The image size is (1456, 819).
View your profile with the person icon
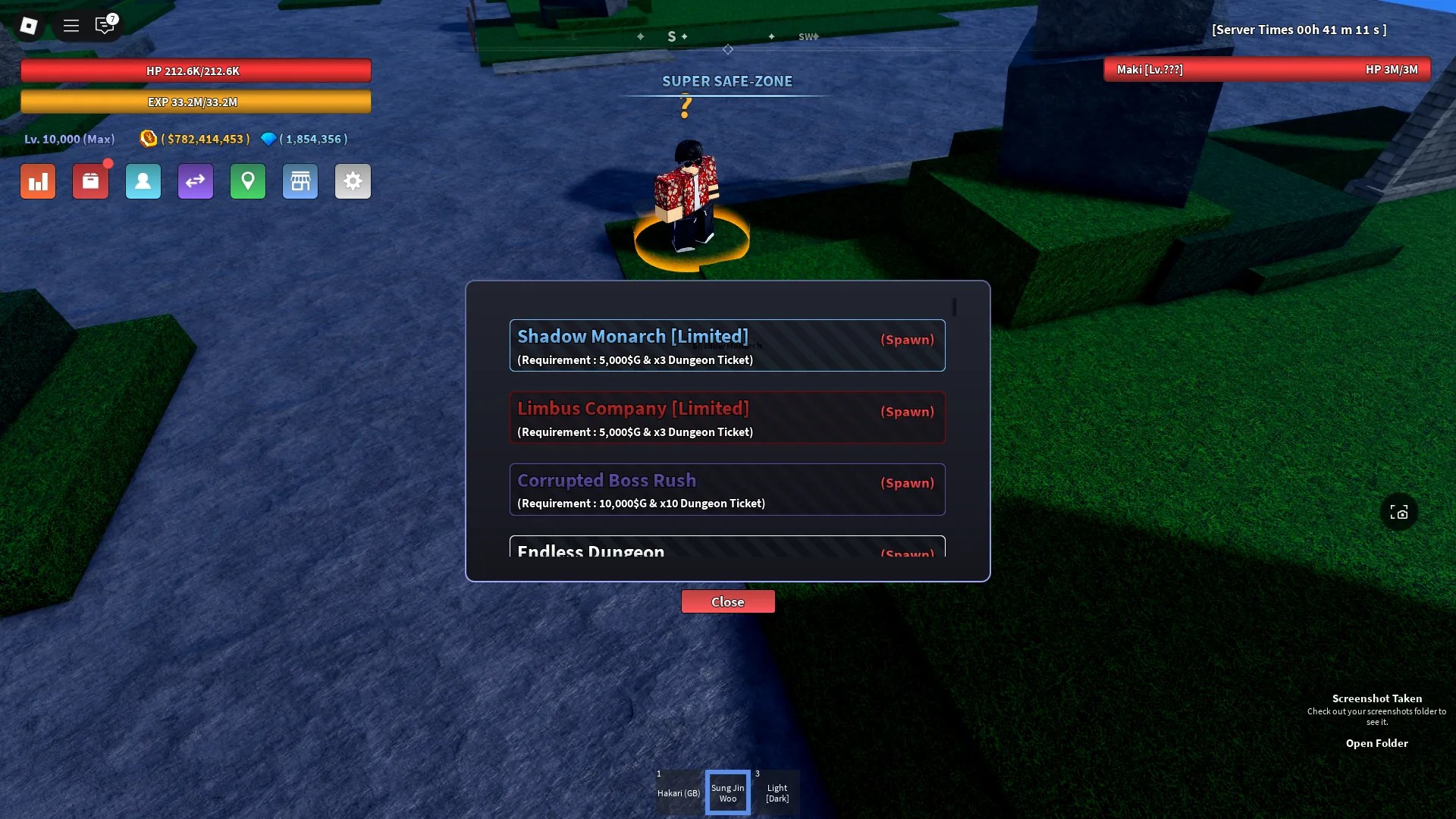click(143, 181)
